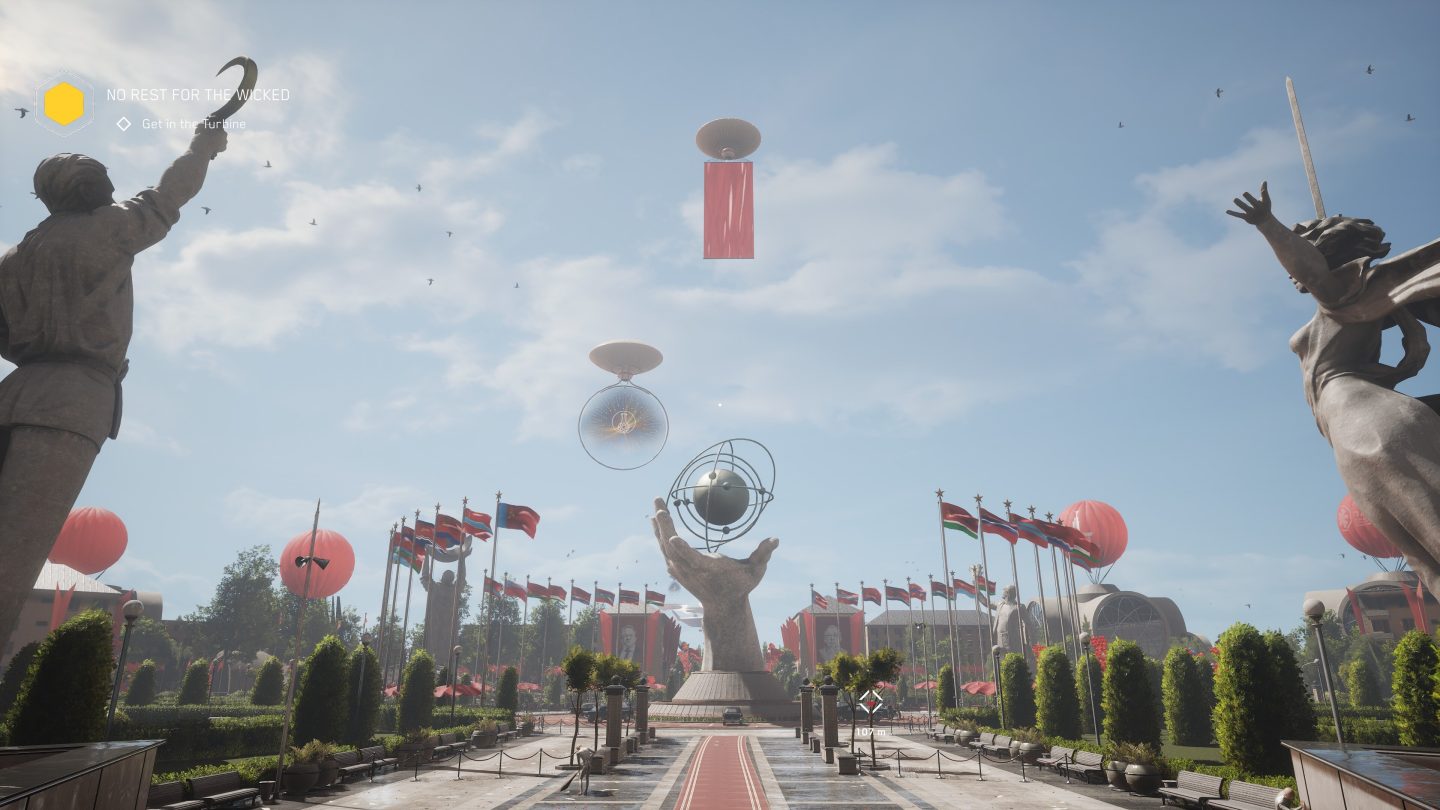This screenshot has height=810, width=1440.
Task: Click the objective text Get in the Turbine
Action: (194, 124)
